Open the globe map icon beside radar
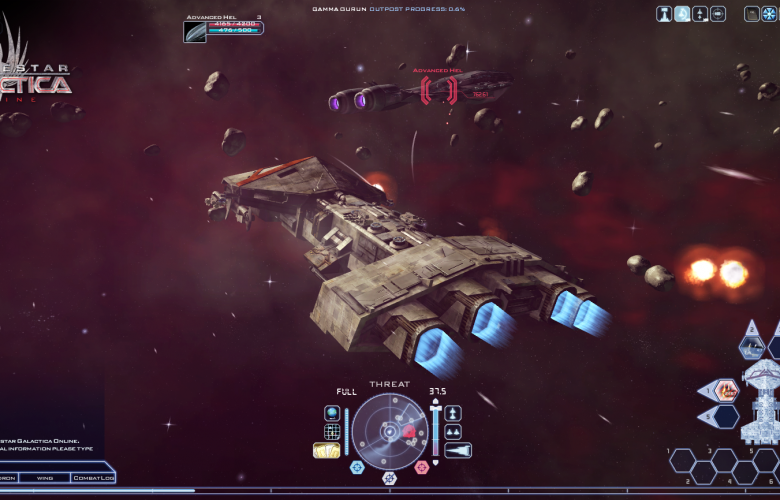Screen dimensions: 780x500 click(332, 412)
